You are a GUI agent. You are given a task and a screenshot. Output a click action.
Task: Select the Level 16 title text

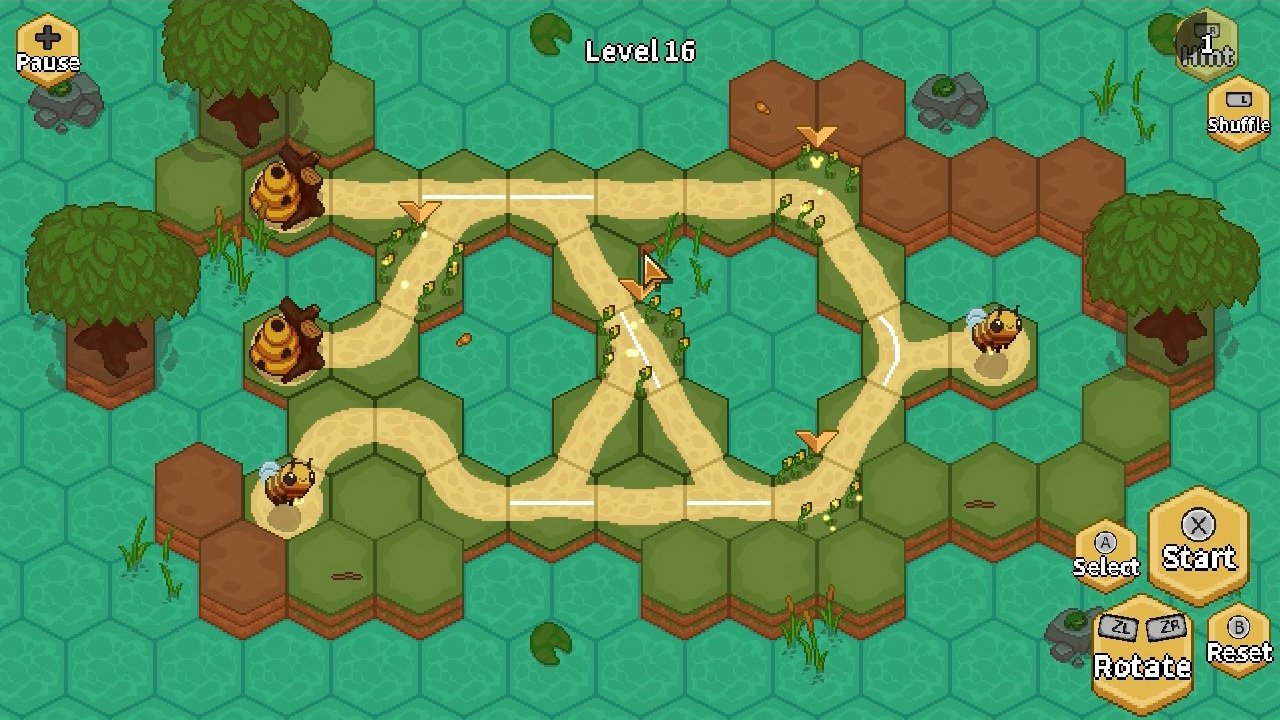[x=640, y=52]
